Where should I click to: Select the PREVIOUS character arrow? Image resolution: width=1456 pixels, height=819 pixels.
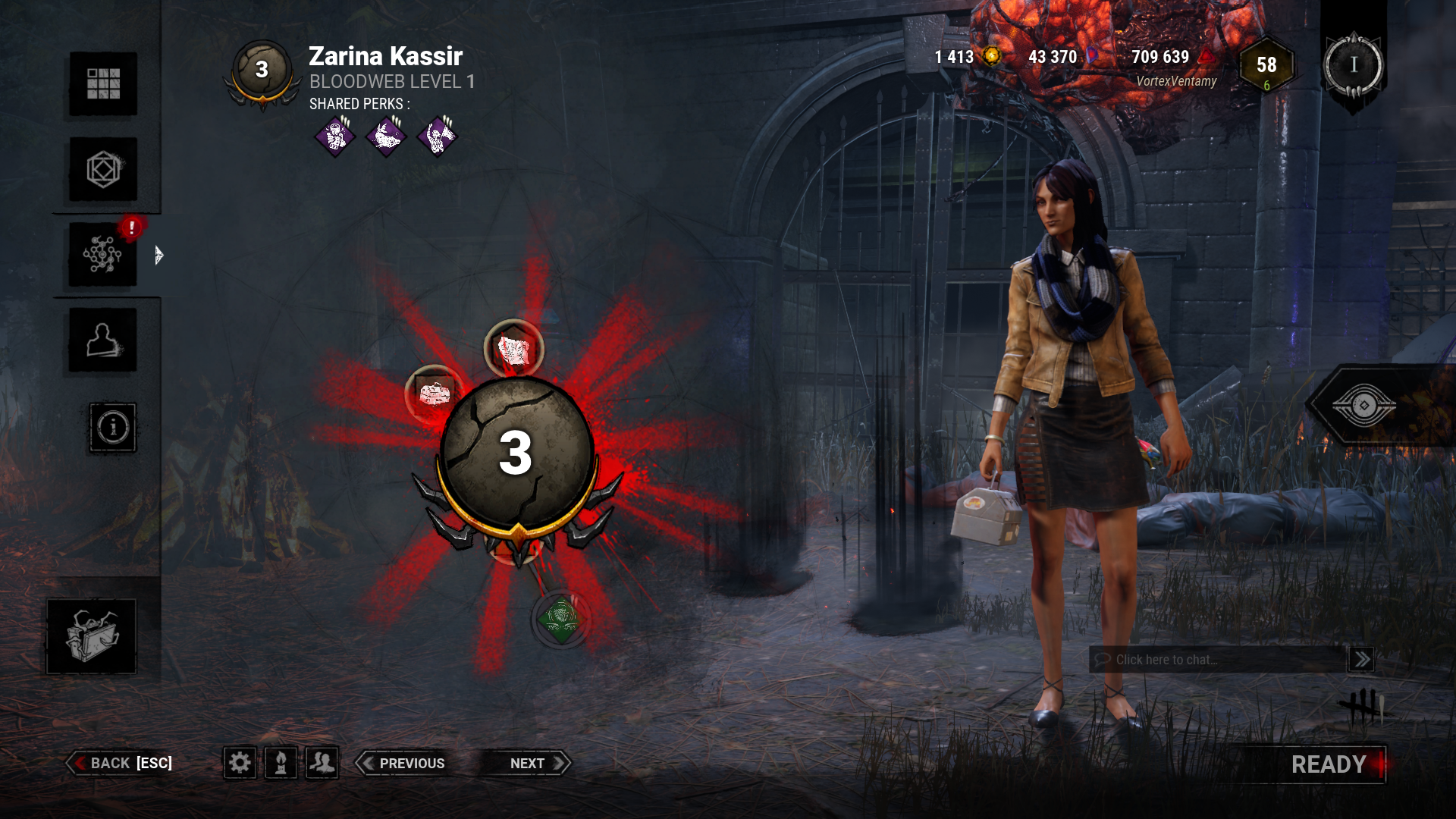402,763
